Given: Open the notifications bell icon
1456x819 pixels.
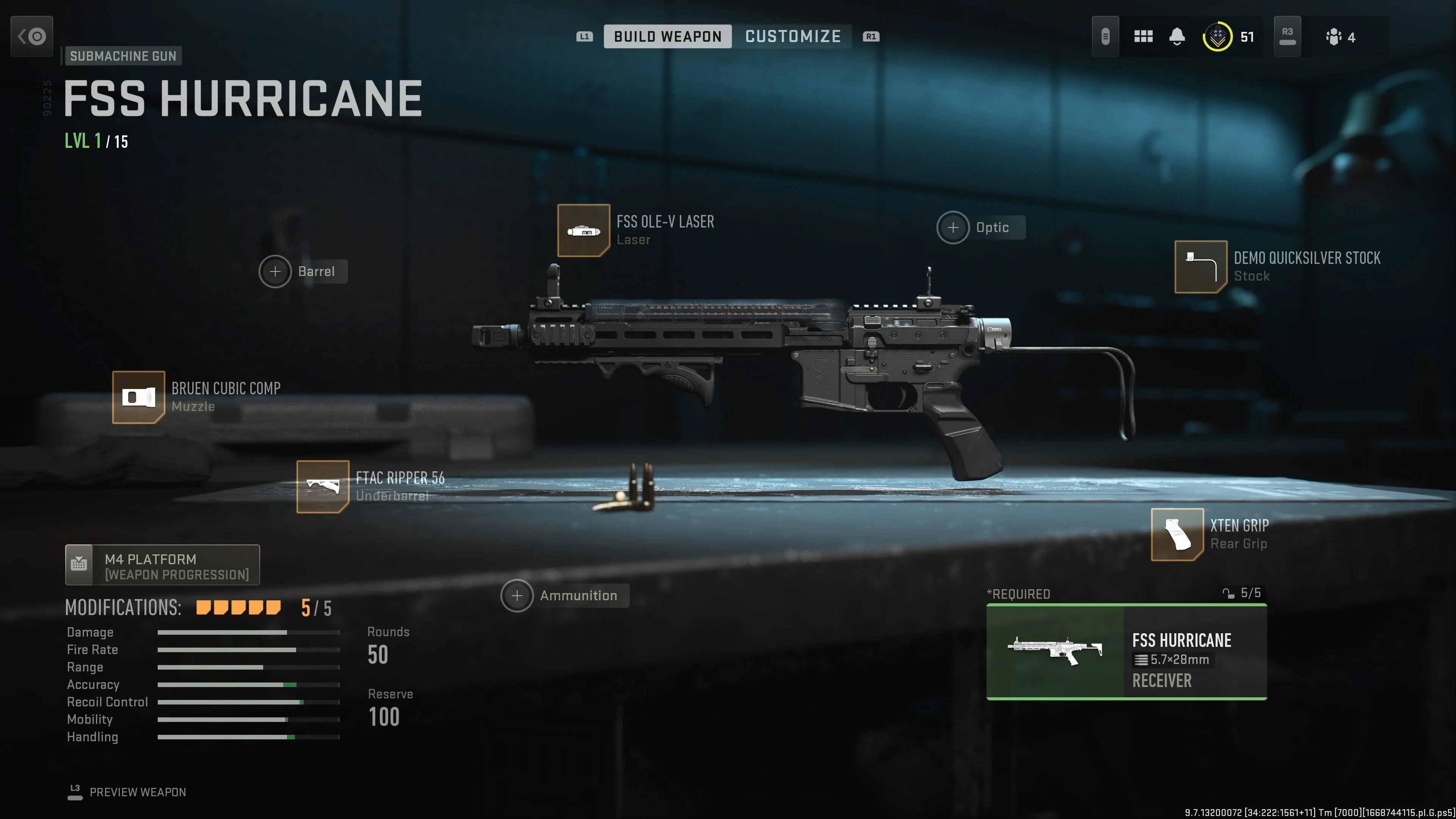Looking at the screenshot, I should (x=1177, y=36).
